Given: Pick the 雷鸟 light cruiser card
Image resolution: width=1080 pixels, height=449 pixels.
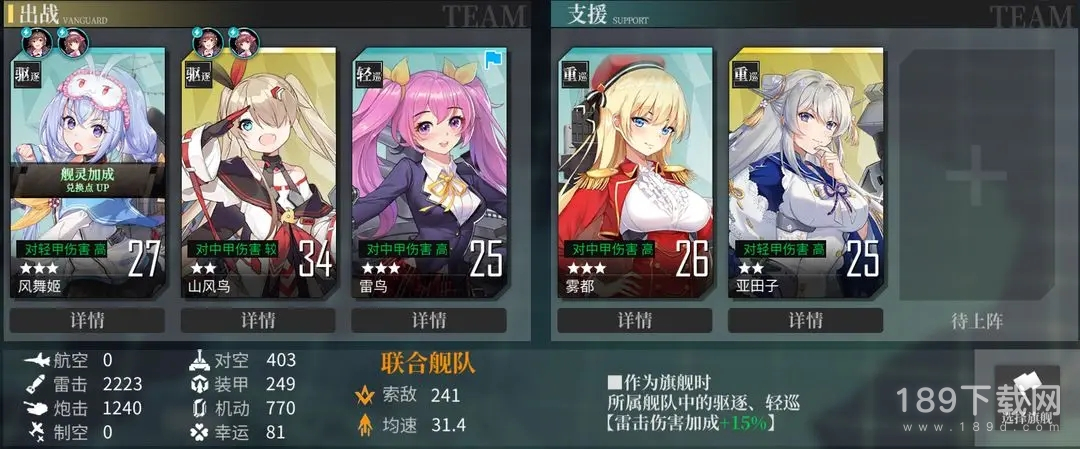Looking at the screenshot, I should coord(429,170).
